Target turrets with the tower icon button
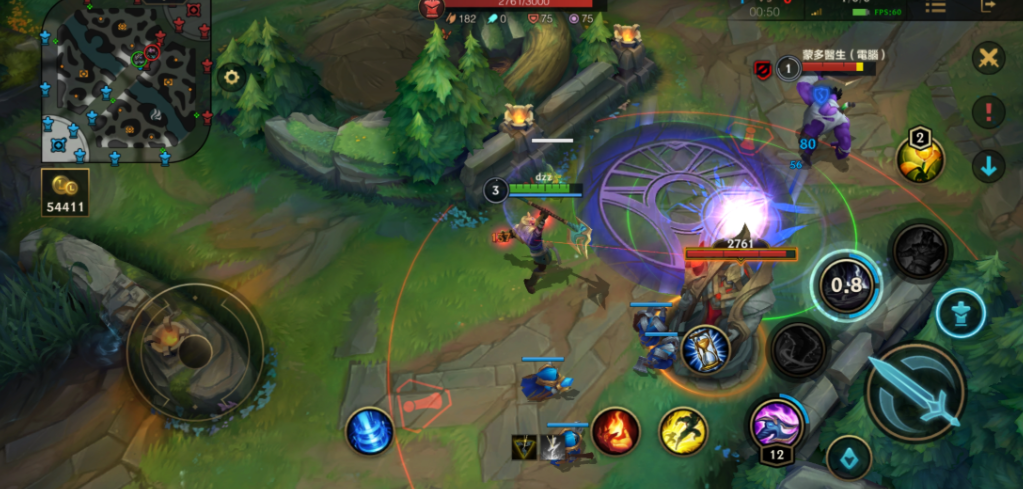Screen dimensions: 1023x489 pyautogui.click(x=961, y=314)
